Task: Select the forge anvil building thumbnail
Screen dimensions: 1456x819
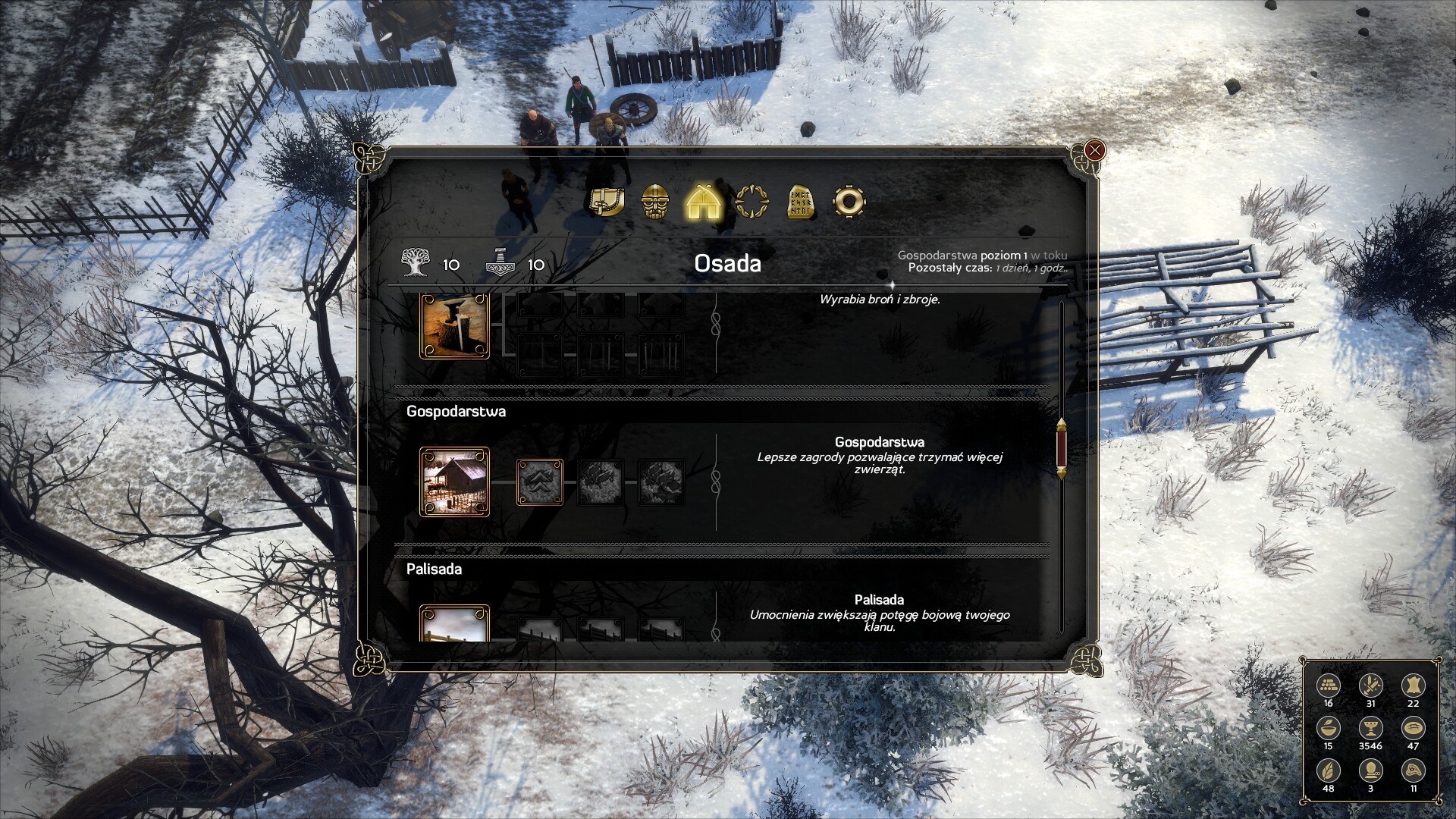Action: coord(455,326)
